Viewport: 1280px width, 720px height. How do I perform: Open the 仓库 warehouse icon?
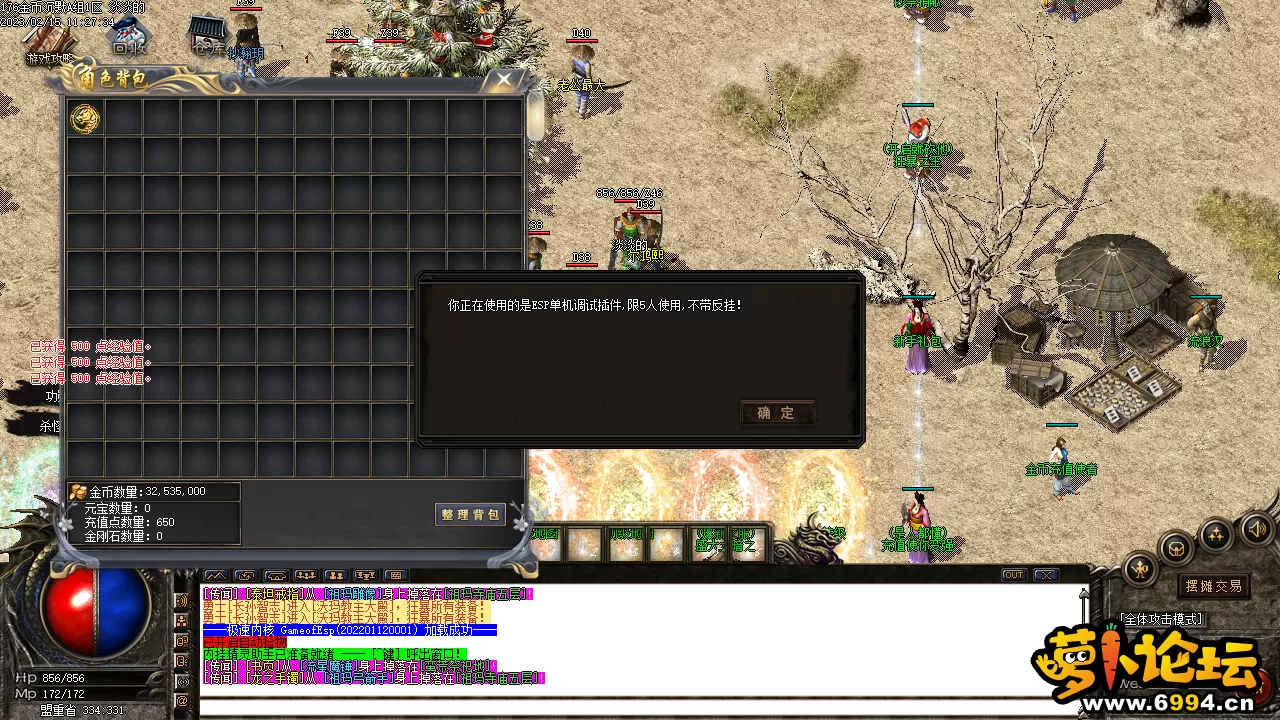[x=207, y=36]
